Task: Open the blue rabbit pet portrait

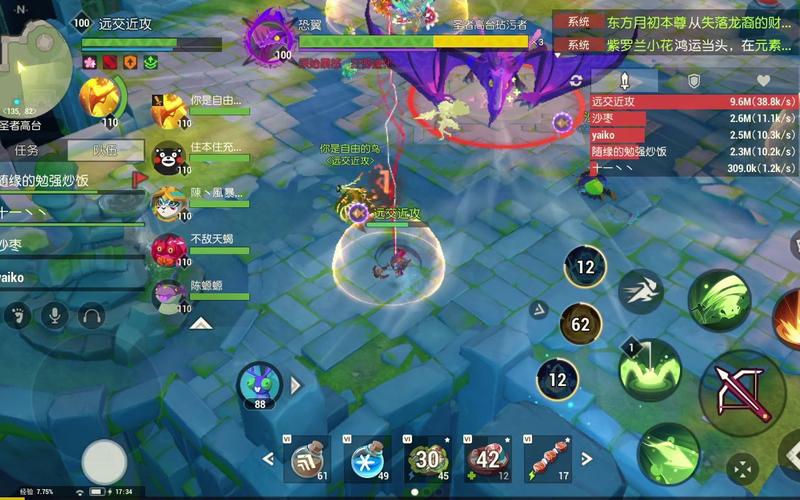Action: pos(259,383)
